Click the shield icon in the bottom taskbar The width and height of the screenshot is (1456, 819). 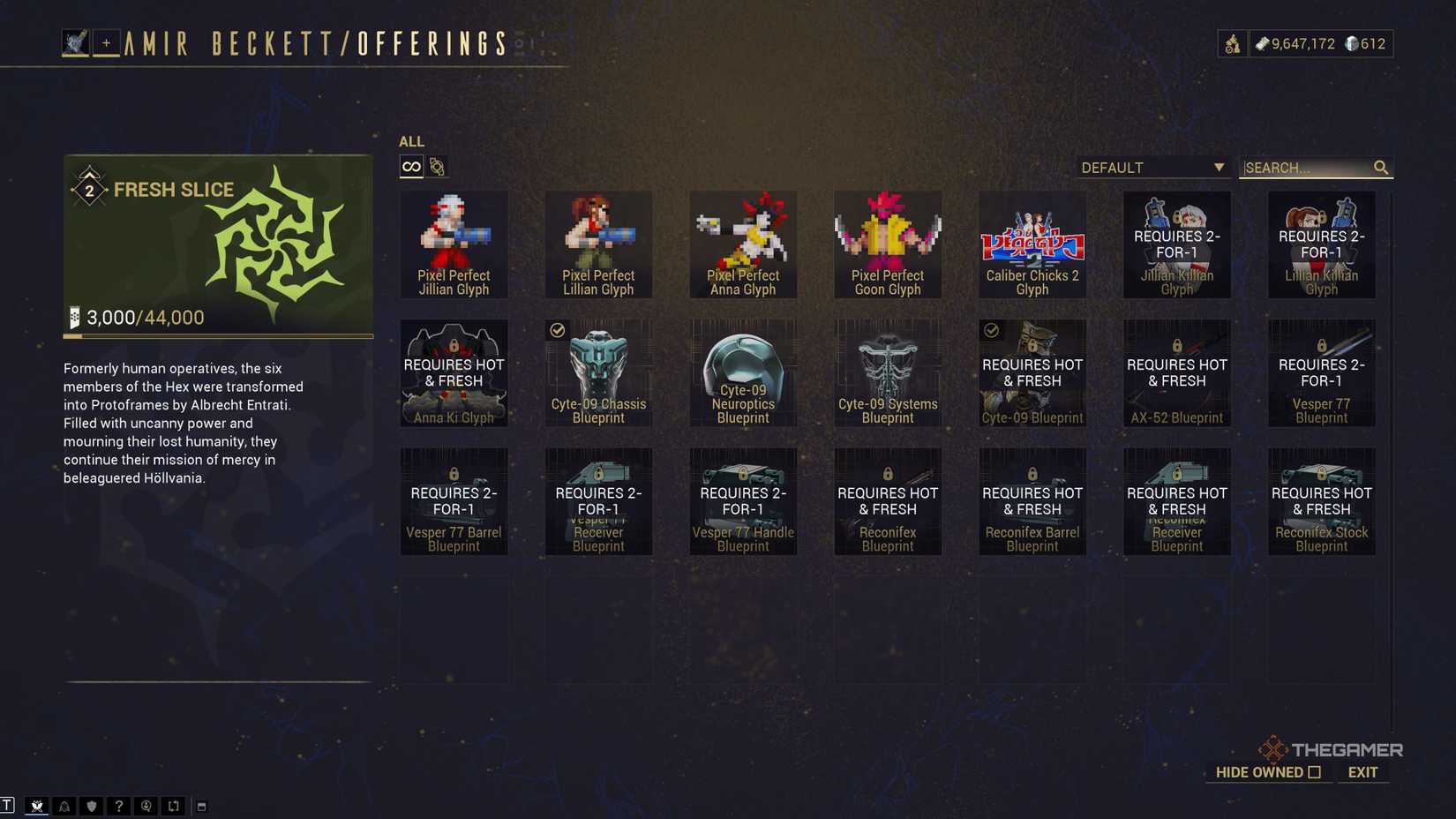click(92, 805)
